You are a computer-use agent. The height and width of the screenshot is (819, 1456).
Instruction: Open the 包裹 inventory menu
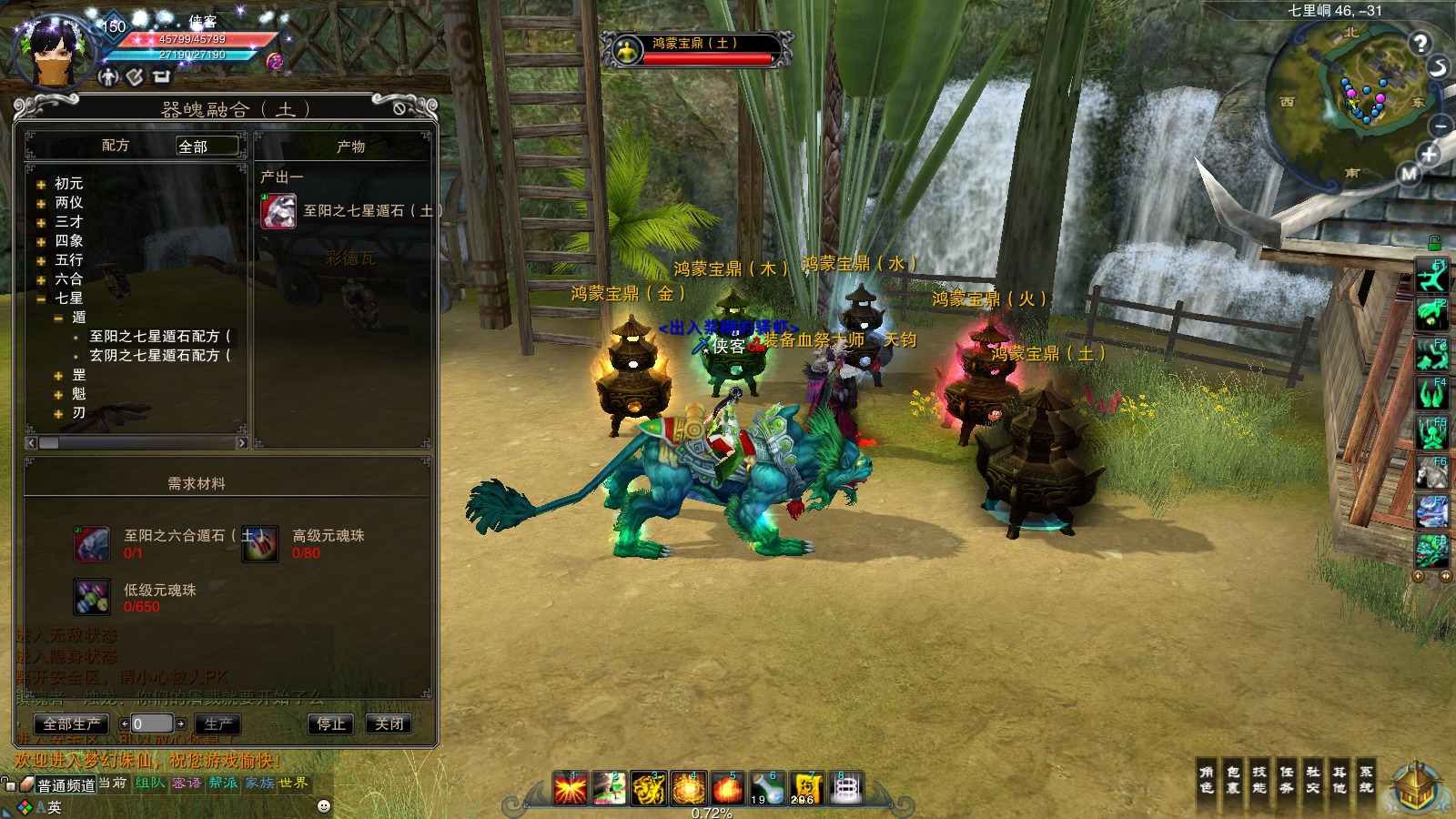[x=1233, y=780]
